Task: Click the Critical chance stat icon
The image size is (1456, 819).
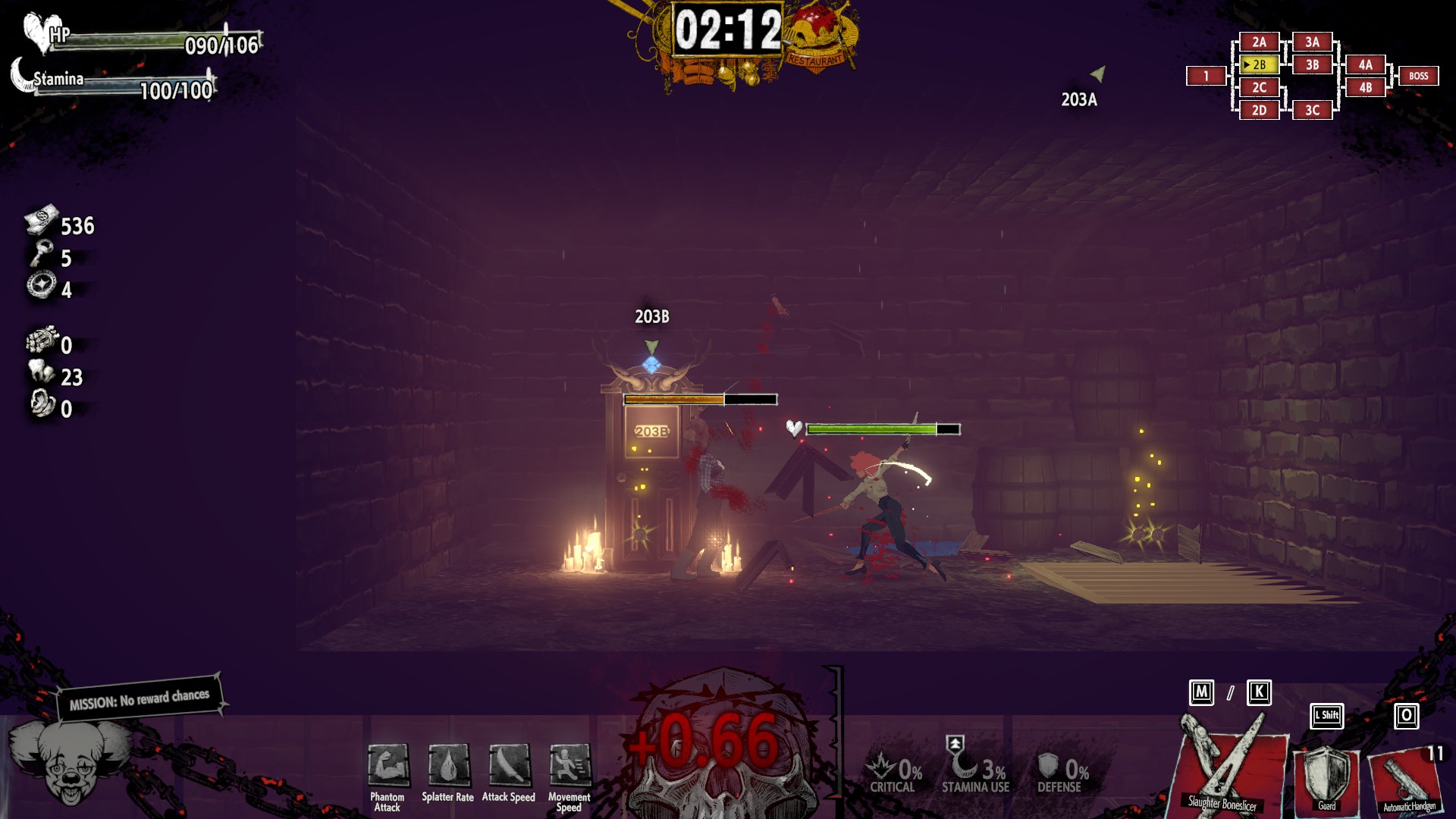Action: [883, 766]
